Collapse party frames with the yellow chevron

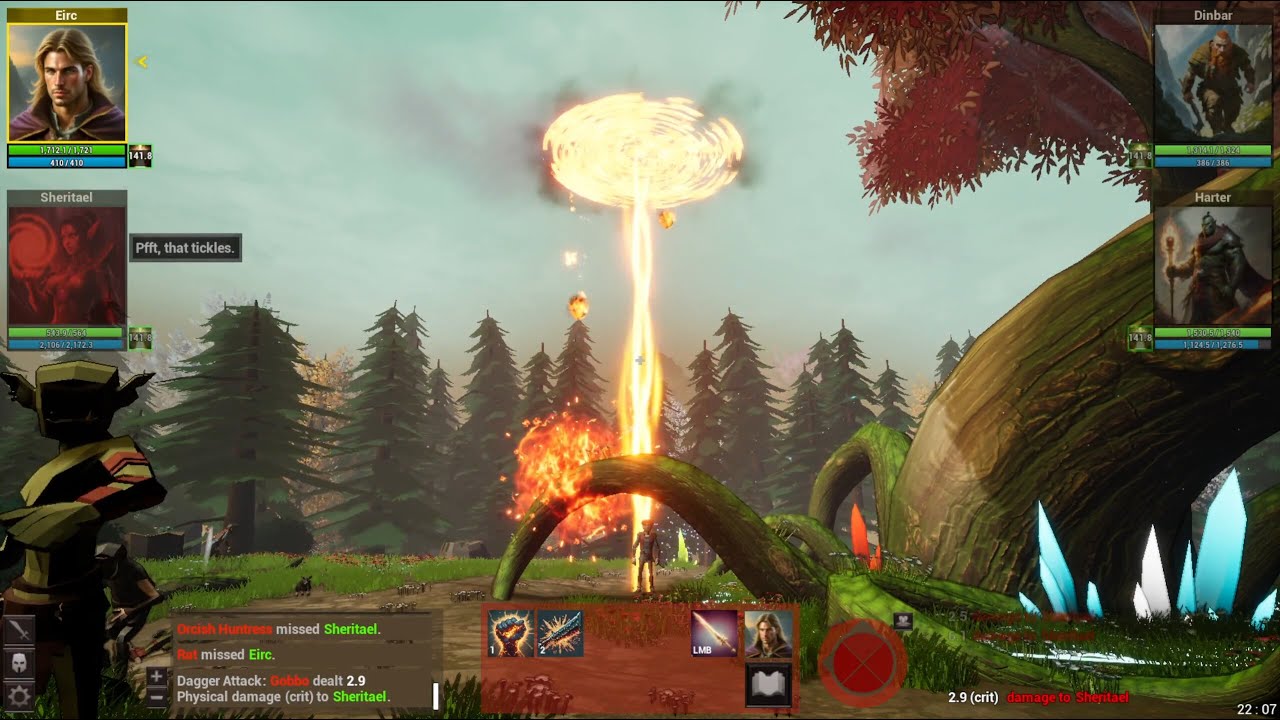tap(143, 60)
